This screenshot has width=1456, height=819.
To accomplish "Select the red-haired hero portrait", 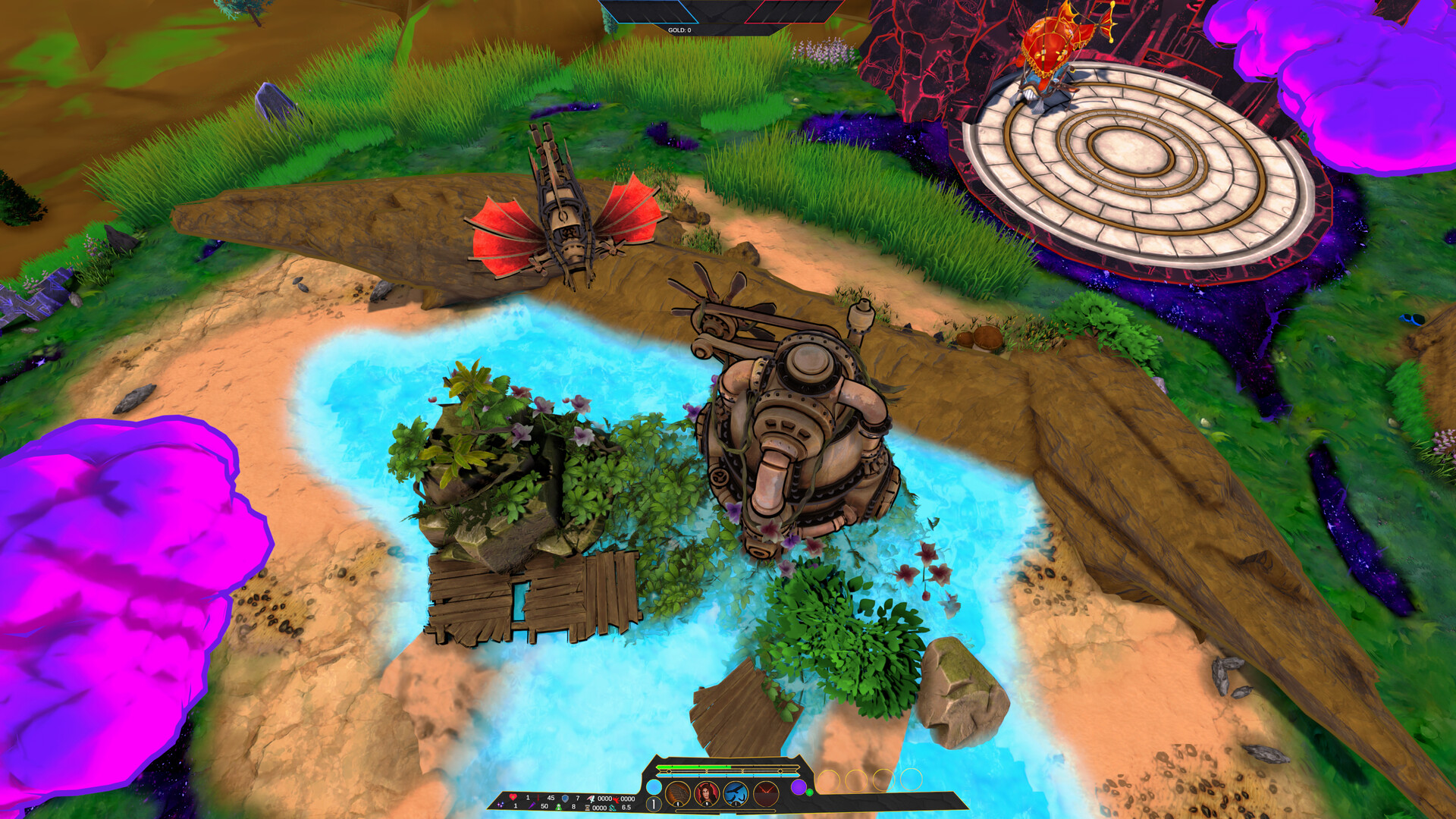I will pos(706,792).
